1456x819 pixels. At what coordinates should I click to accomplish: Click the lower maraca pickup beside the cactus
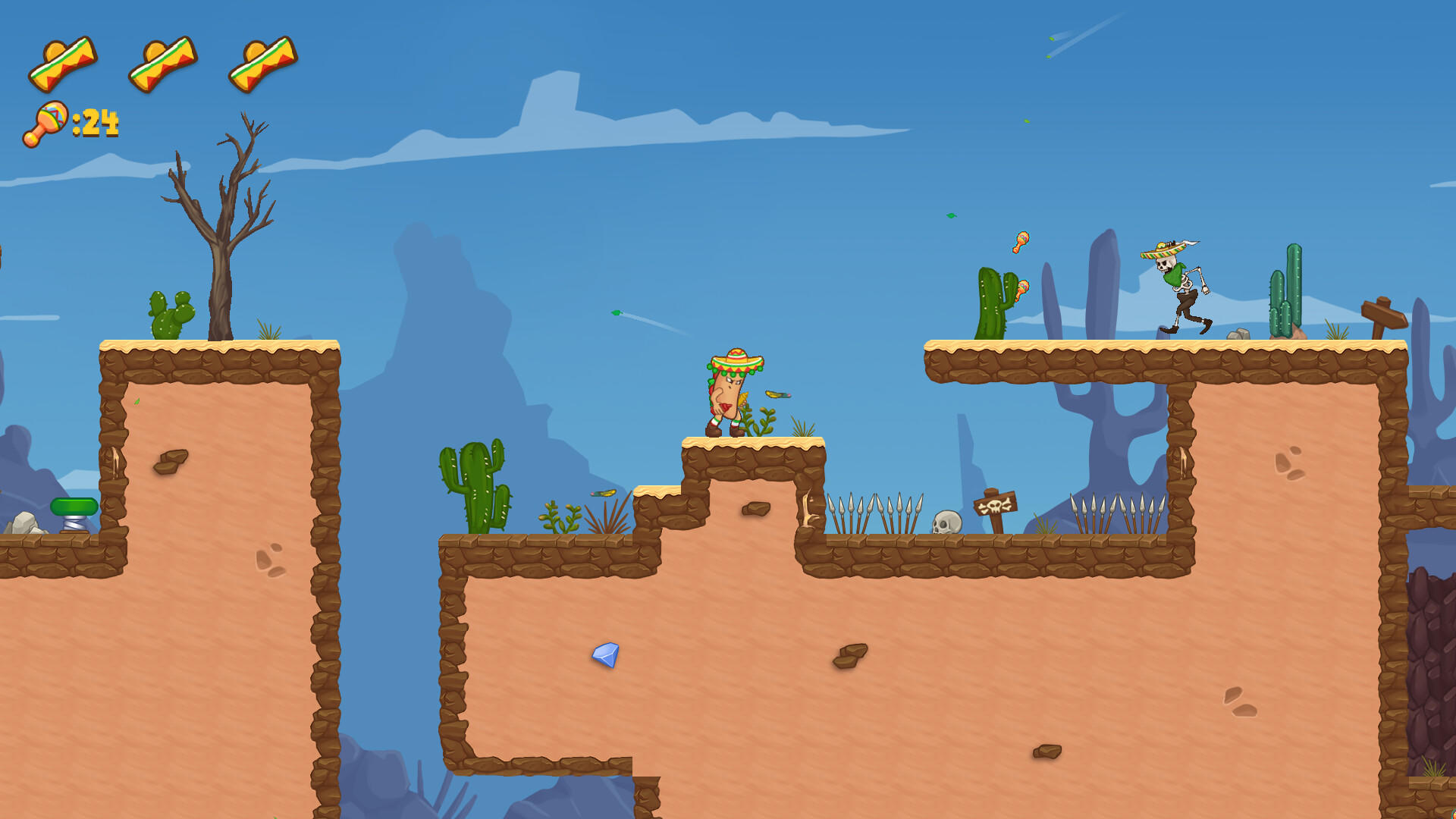(x=1024, y=290)
